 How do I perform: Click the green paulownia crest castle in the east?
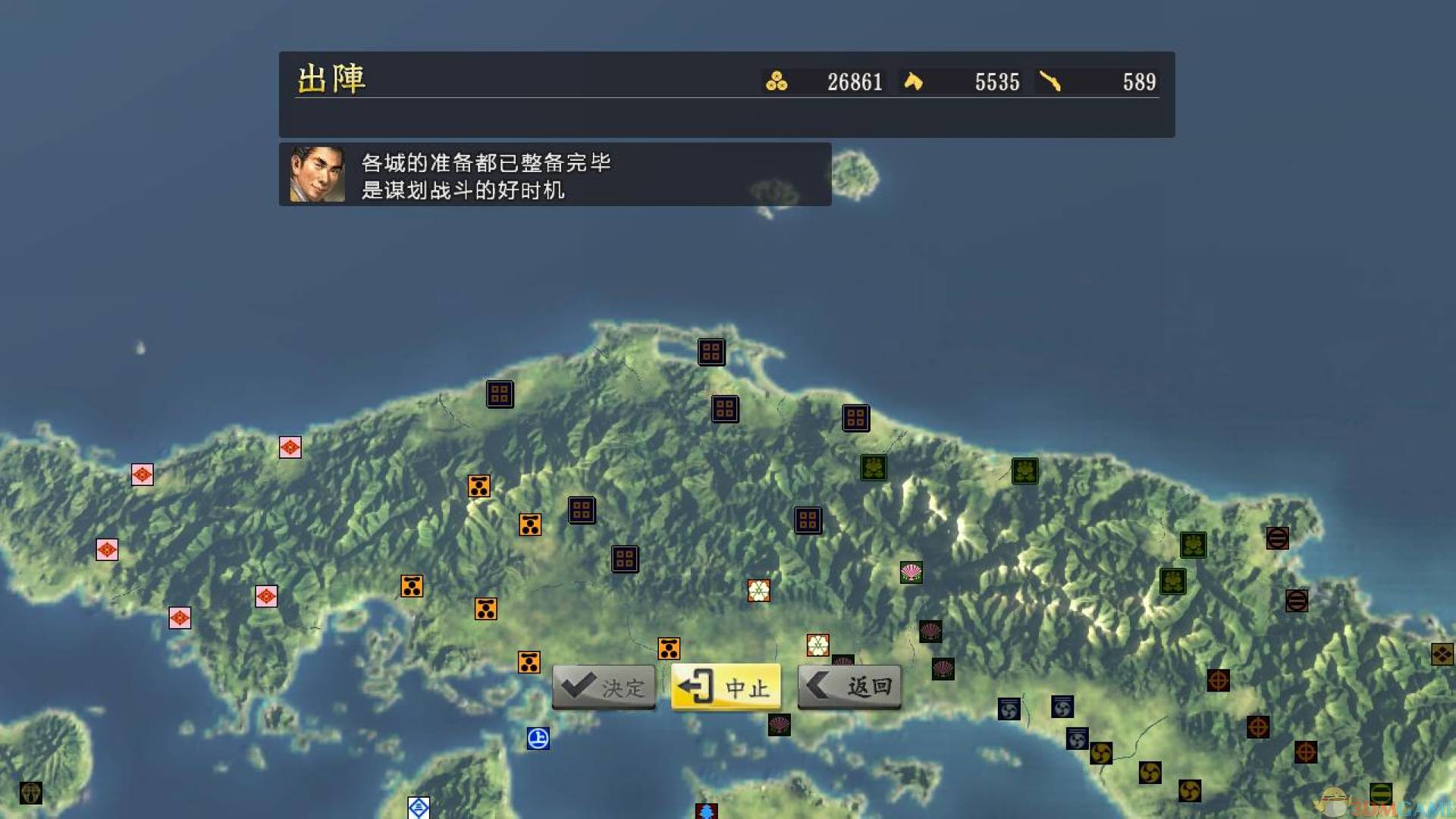(x=1025, y=470)
